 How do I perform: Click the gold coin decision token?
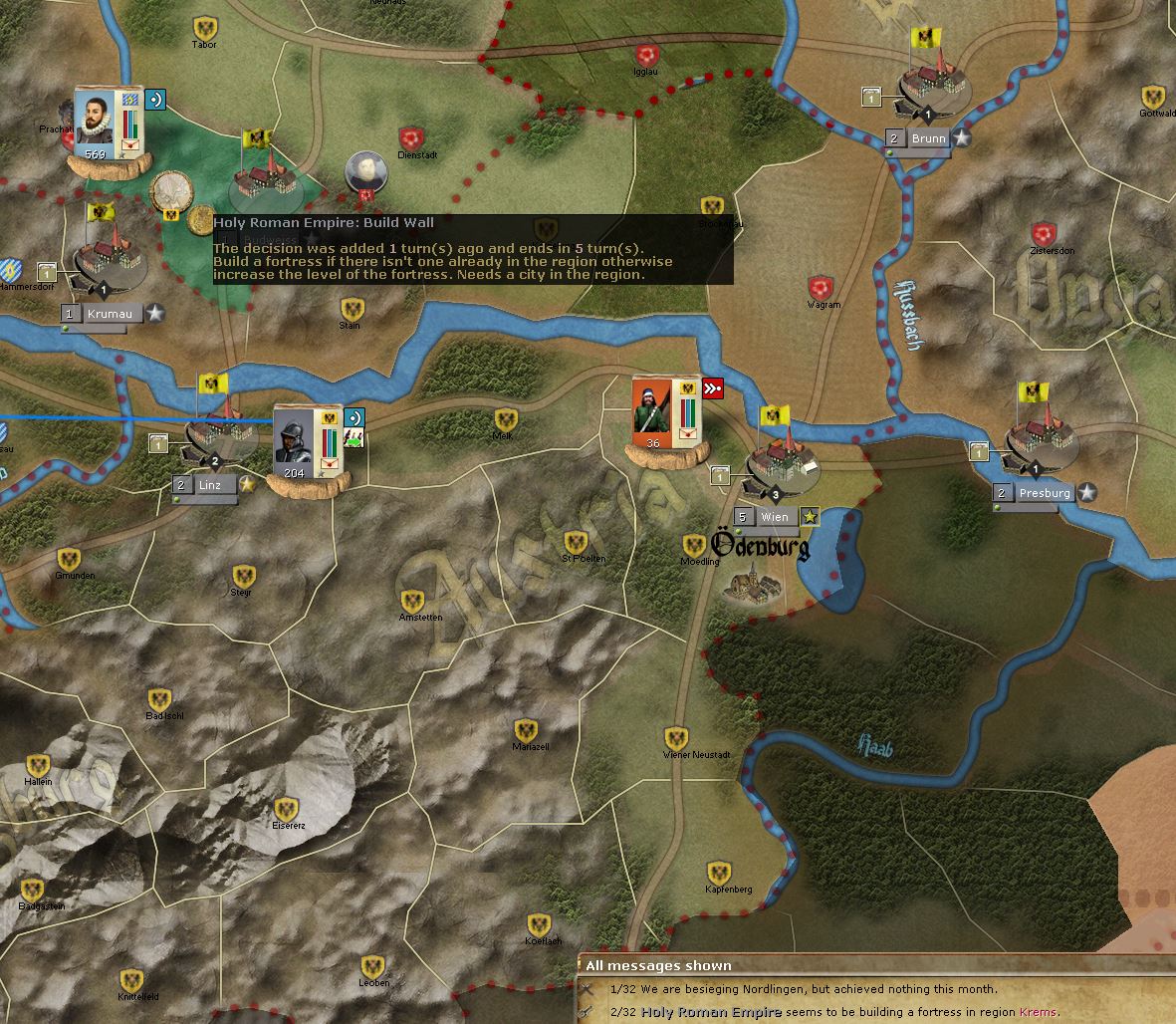(x=170, y=190)
